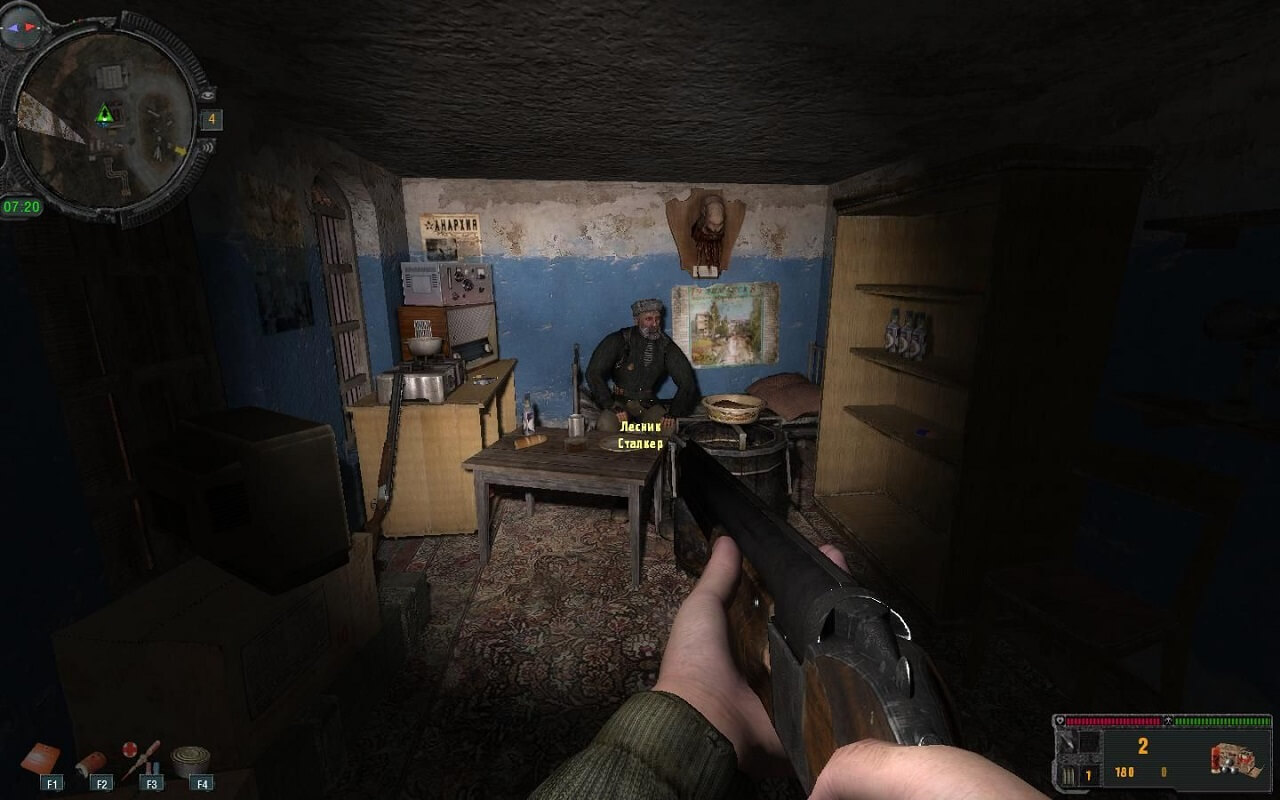The height and width of the screenshot is (800, 1280).
Task: Click the compass direction indicator above the minimap
Action: tap(21, 29)
